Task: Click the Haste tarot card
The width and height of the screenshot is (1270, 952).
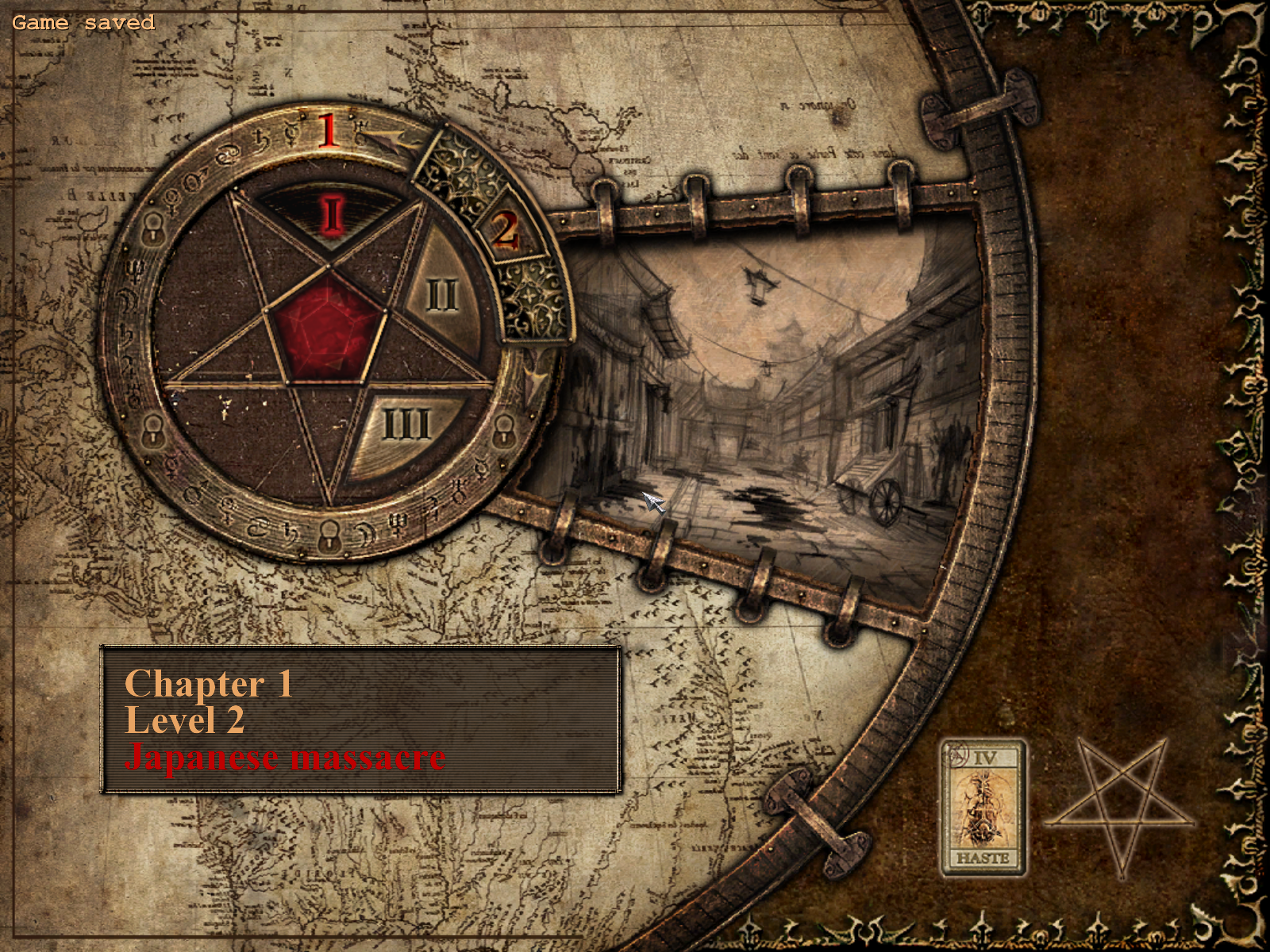Action: pyautogui.click(x=983, y=808)
